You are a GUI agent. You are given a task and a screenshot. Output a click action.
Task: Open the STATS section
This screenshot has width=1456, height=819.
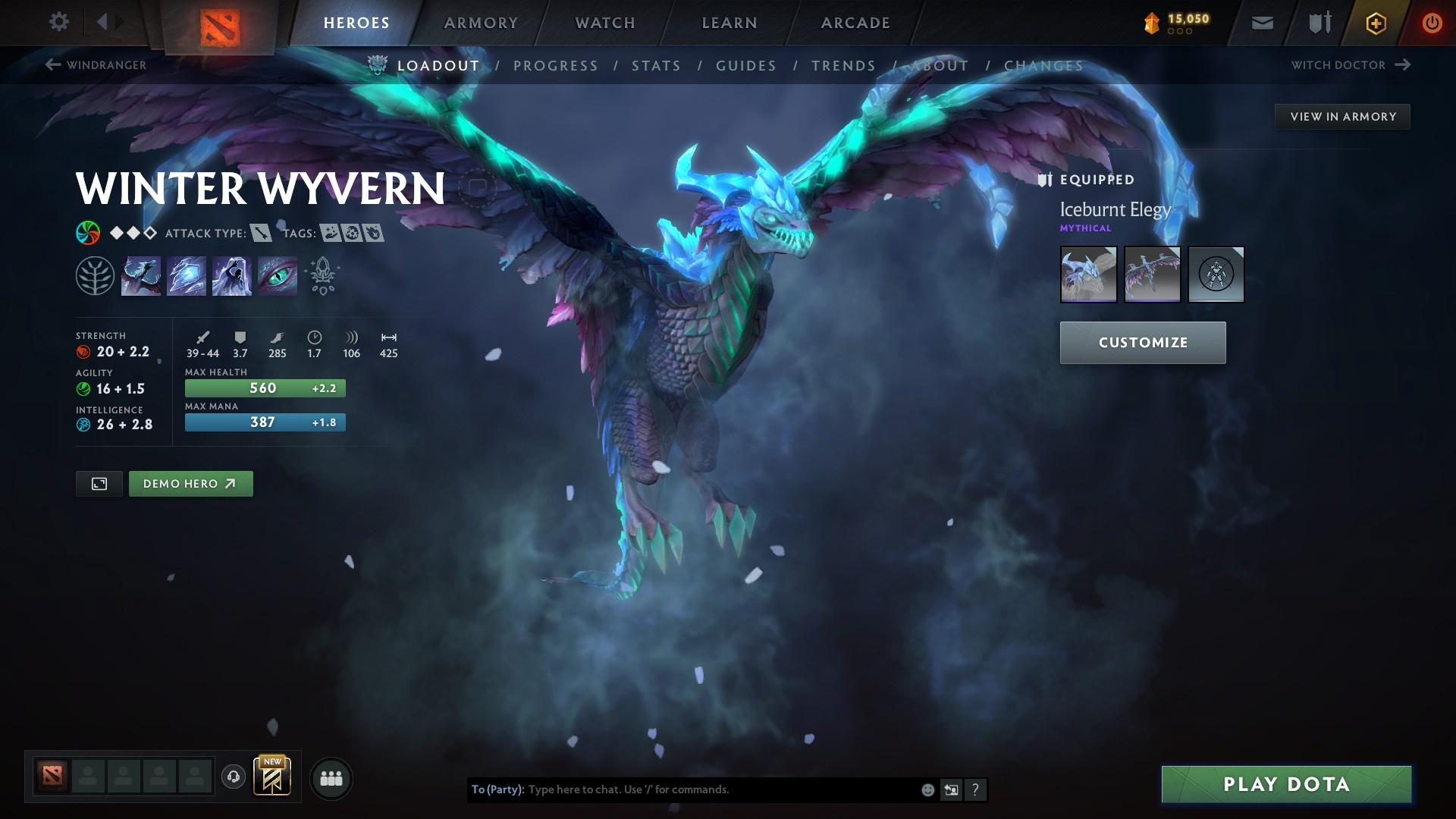(x=657, y=66)
